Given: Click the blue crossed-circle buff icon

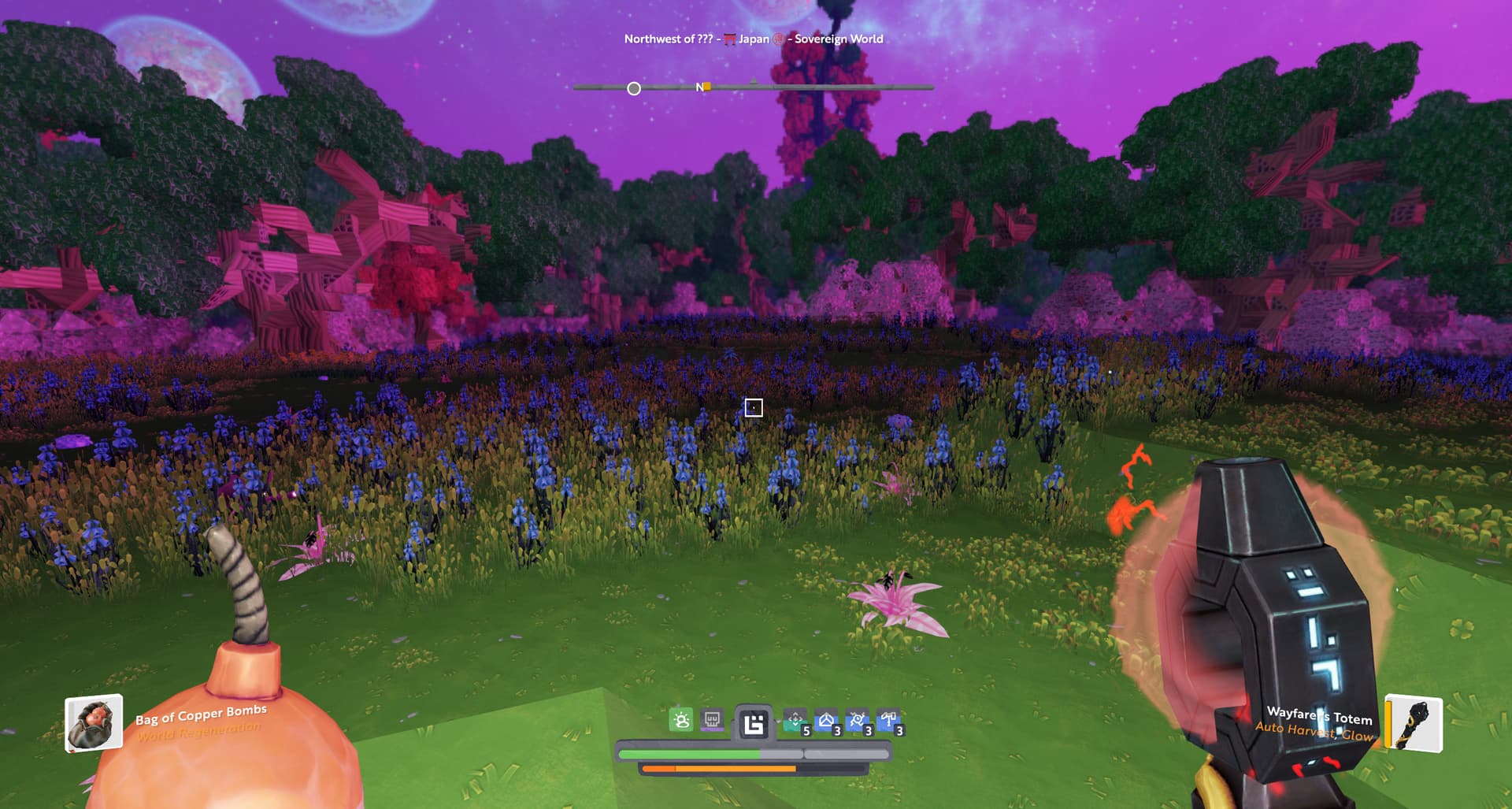Looking at the screenshot, I should [x=857, y=721].
